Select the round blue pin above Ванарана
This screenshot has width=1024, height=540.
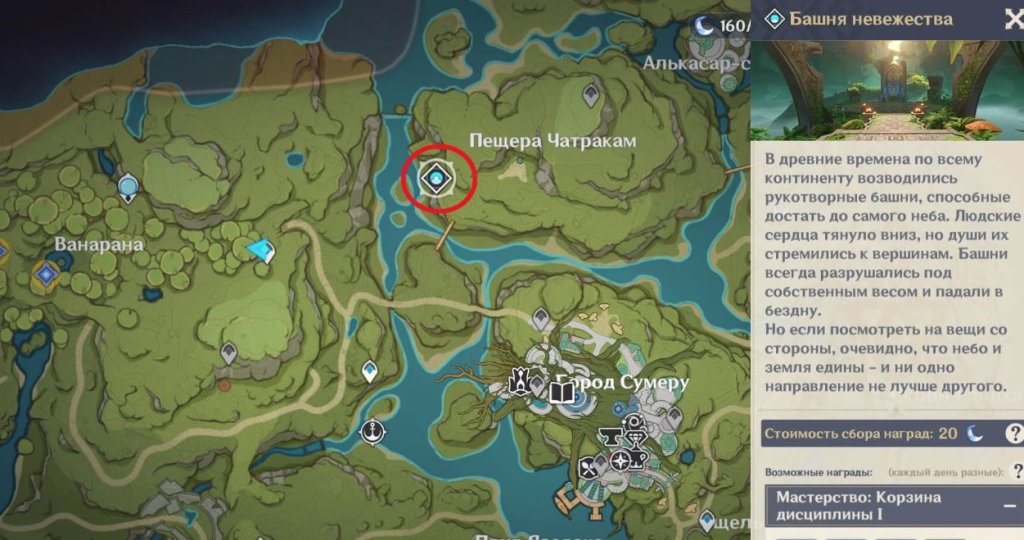click(128, 186)
